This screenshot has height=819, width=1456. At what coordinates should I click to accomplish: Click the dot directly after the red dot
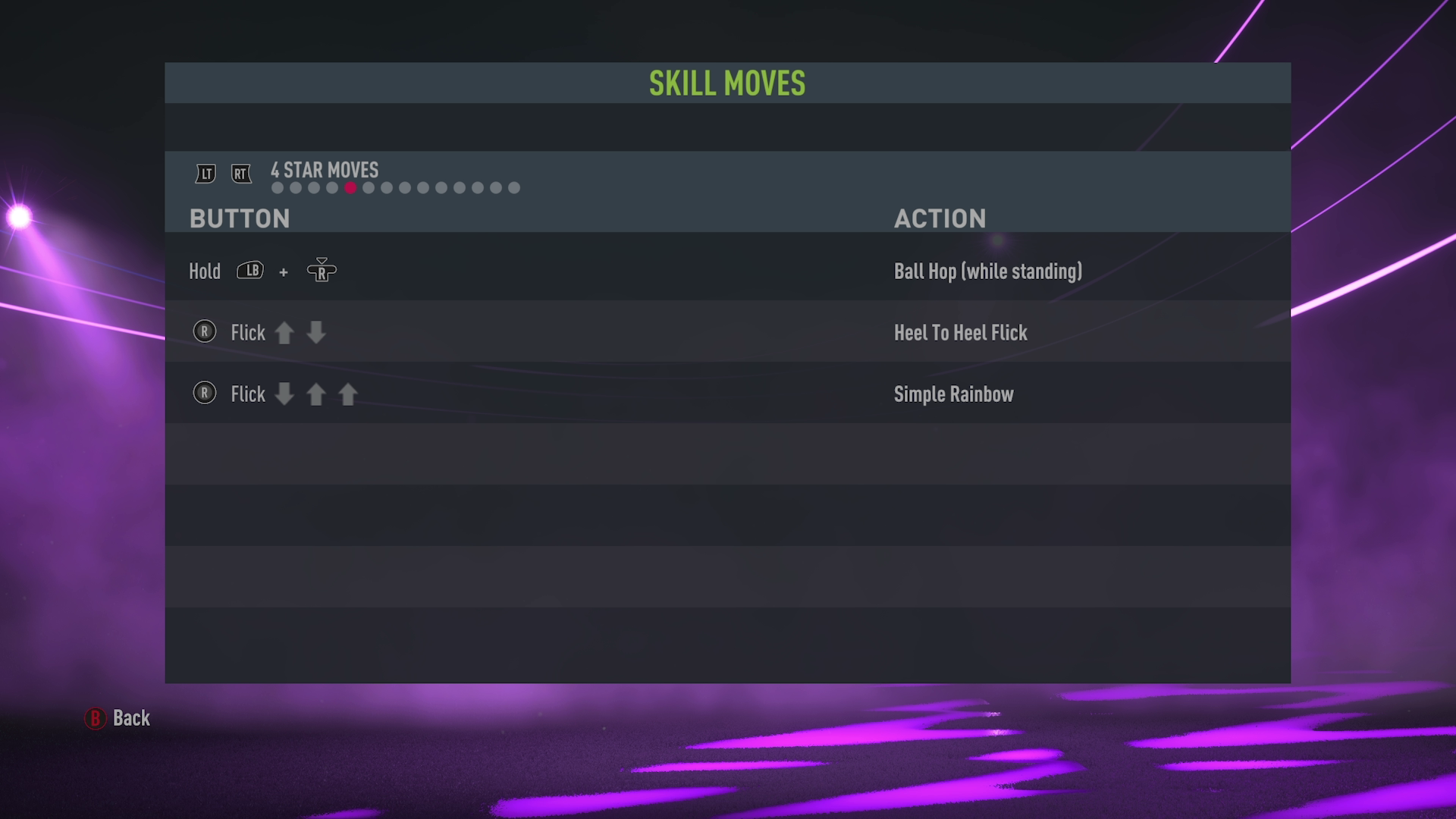point(369,187)
